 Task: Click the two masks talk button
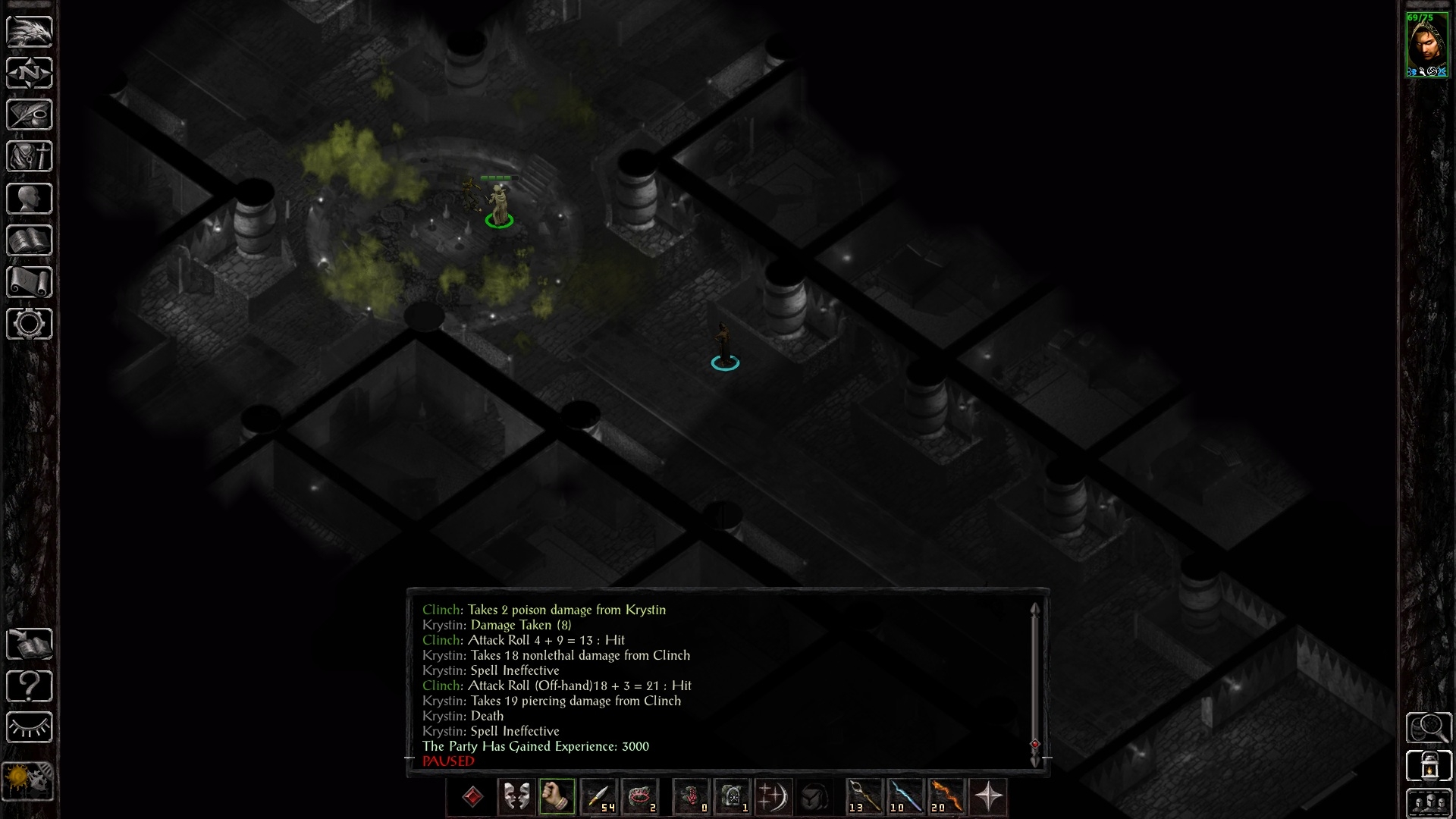[x=516, y=797]
